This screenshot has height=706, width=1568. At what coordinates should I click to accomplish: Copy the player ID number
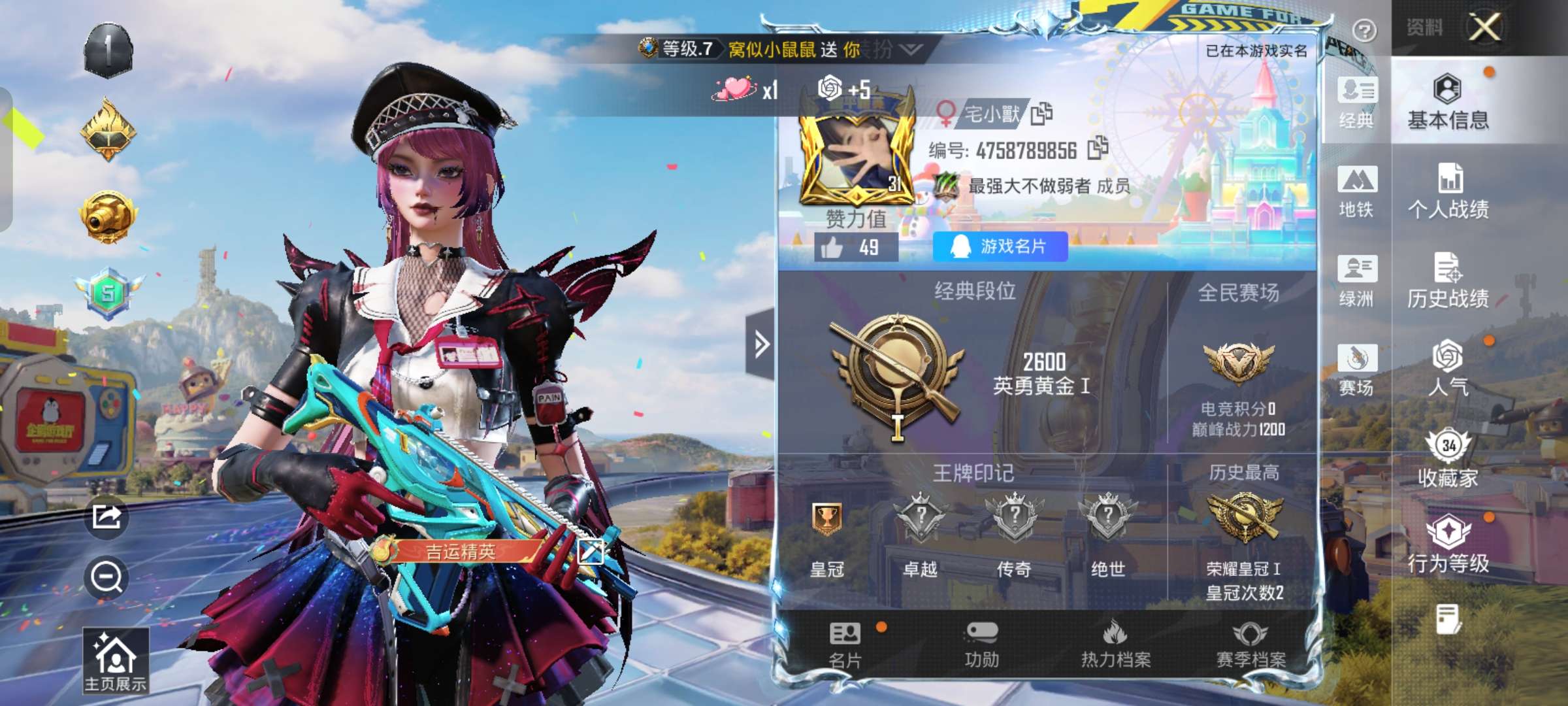coord(1098,148)
